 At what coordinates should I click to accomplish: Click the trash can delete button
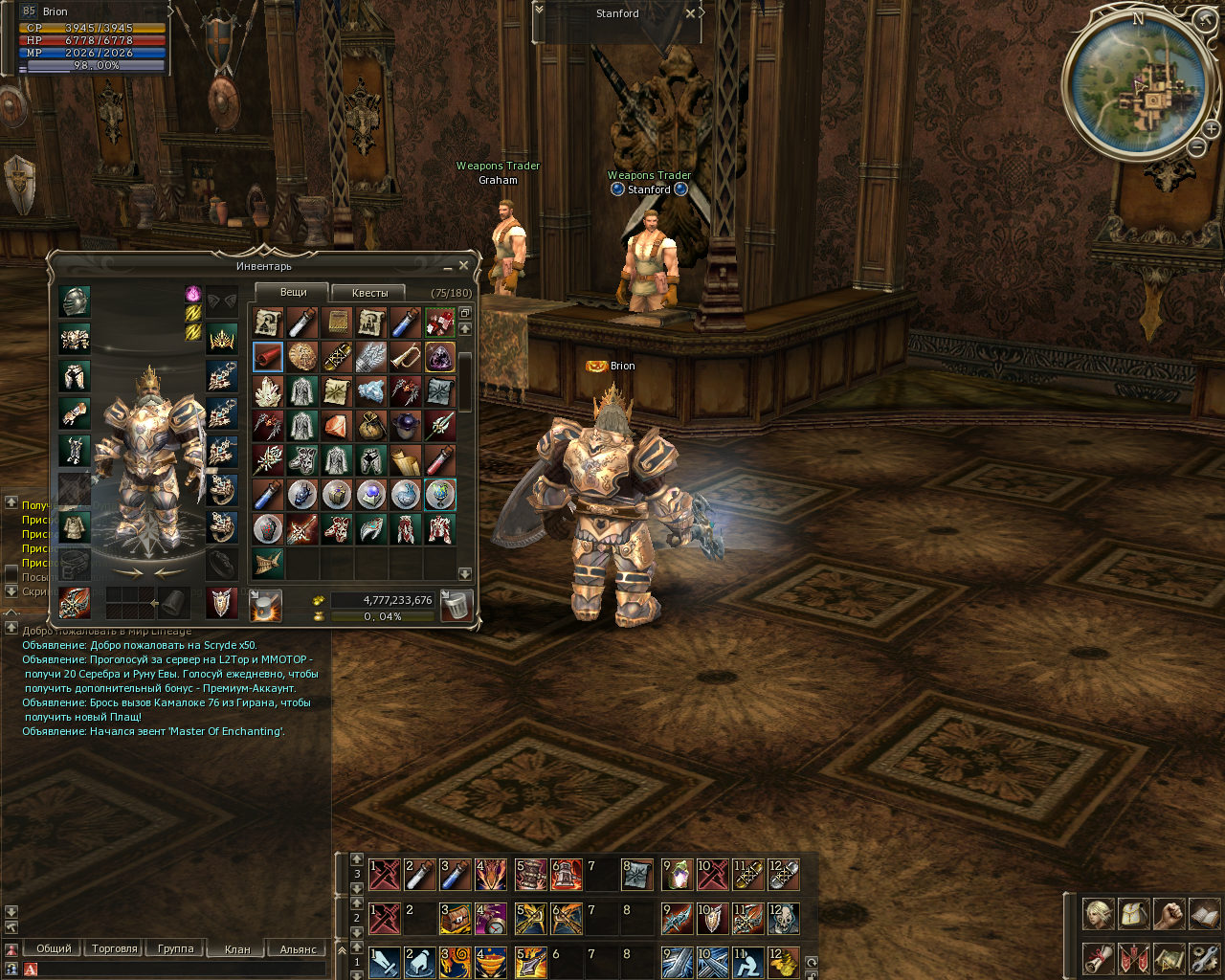click(457, 605)
